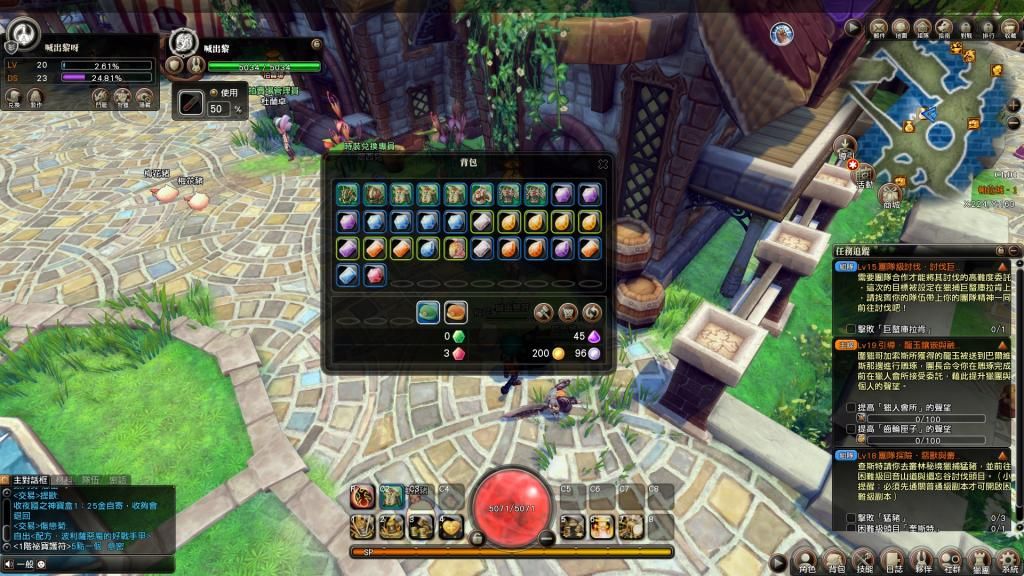
Task: Select the green hat equipment slot
Action: click(348, 194)
